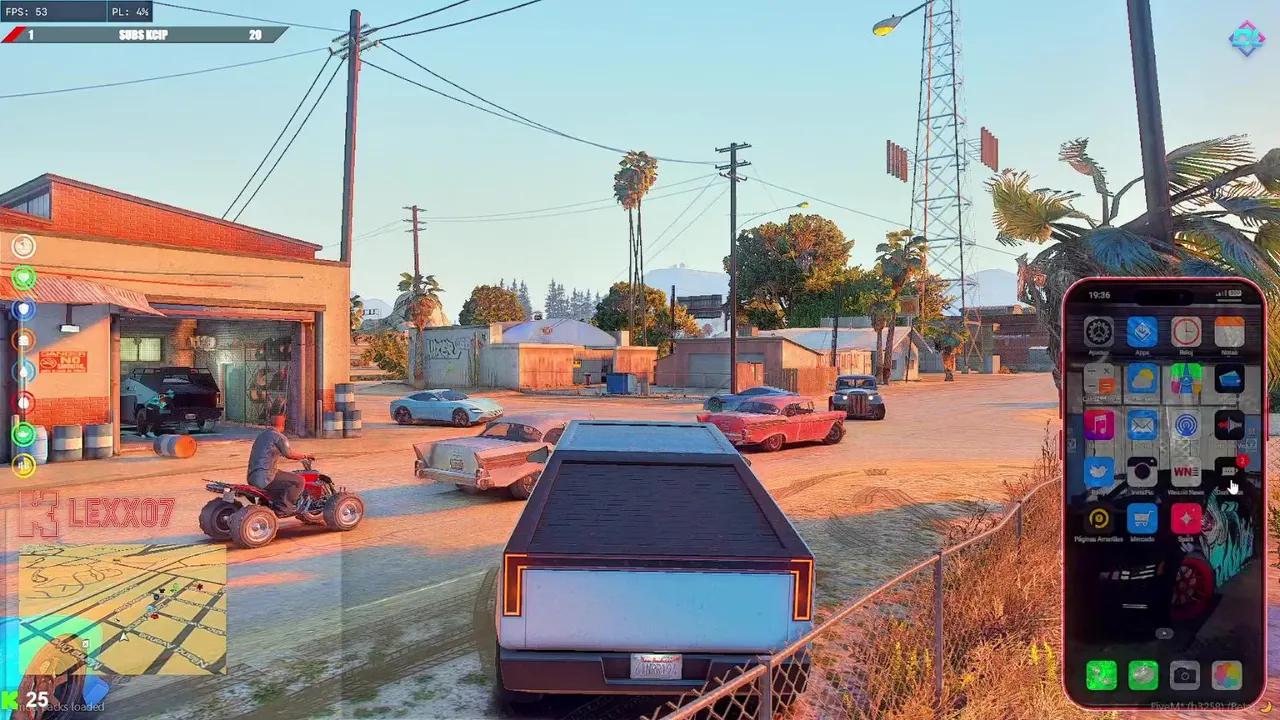Screen dimensions: 1280x720
Task: Open the Música app
Action: click(1099, 424)
